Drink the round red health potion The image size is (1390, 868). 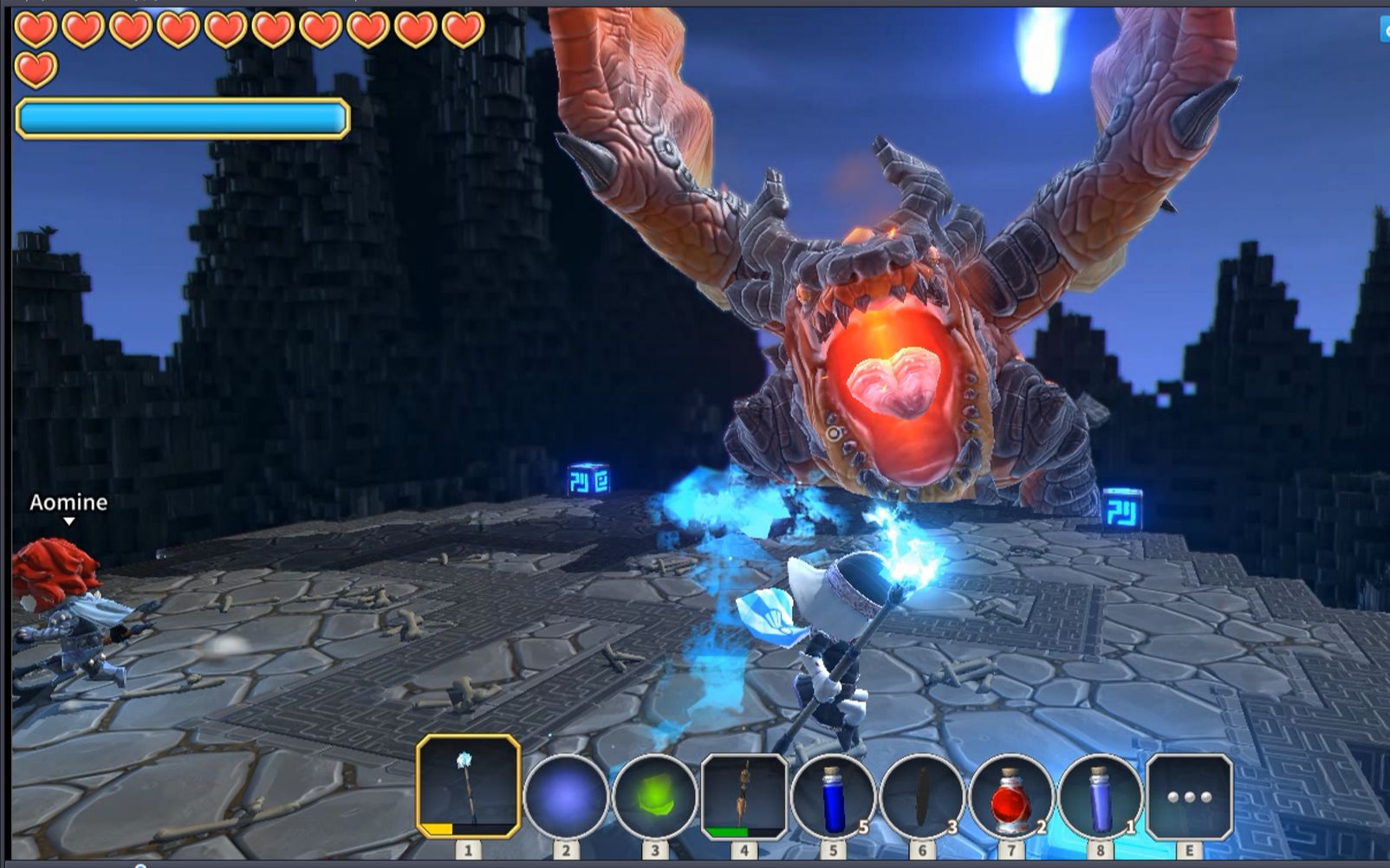pyautogui.click(x=1010, y=796)
